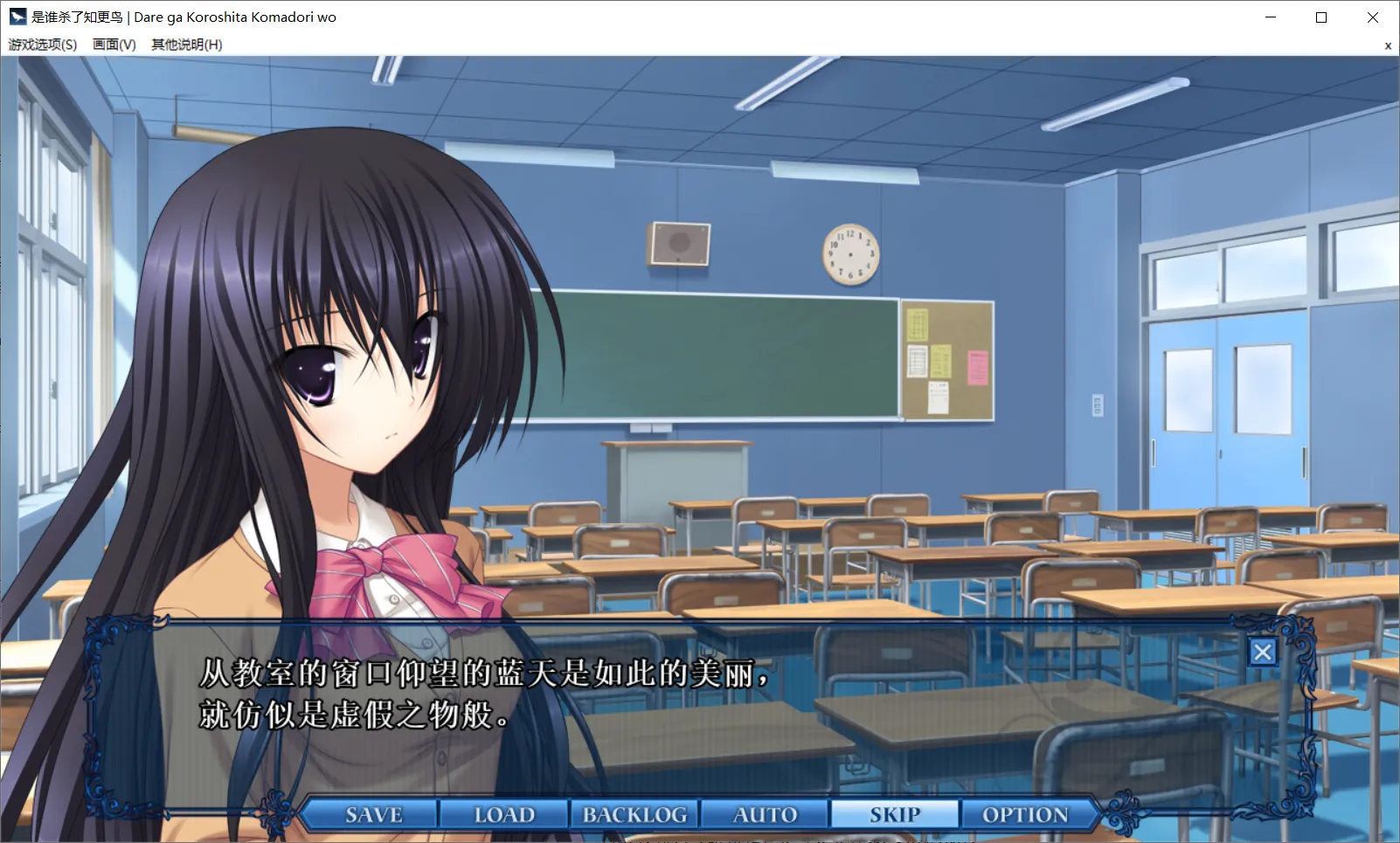
Task: Open the 画面(V) menu
Action: pyautogui.click(x=114, y=45)
